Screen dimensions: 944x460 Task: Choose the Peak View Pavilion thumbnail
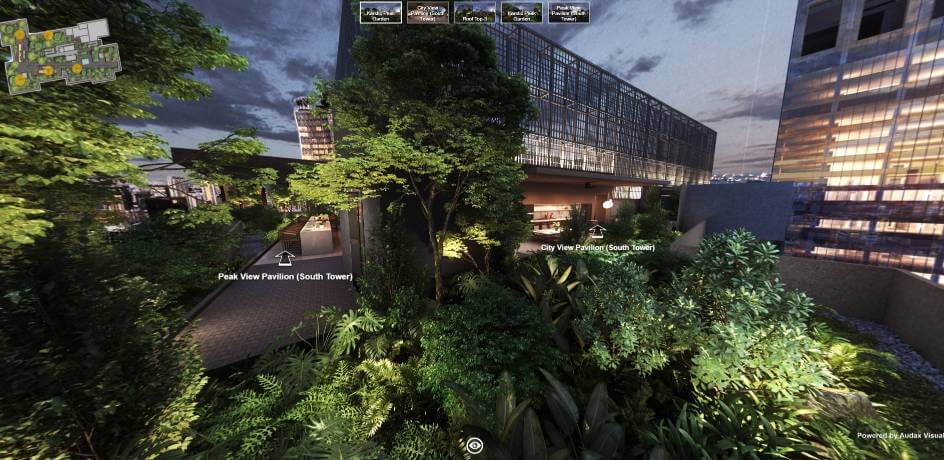point(569,12)
